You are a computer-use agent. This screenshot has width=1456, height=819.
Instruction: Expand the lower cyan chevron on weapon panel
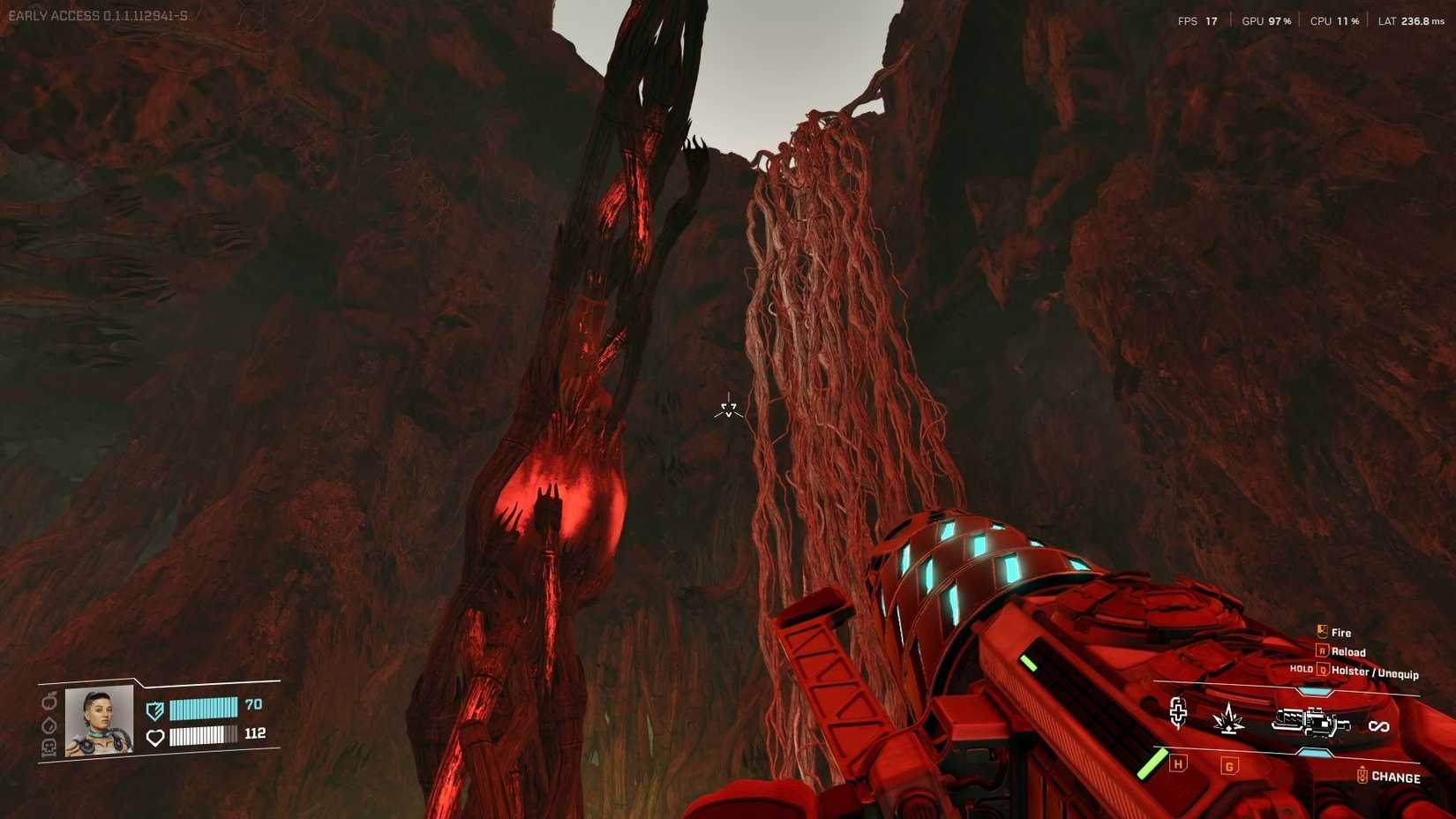[1314, 751]
